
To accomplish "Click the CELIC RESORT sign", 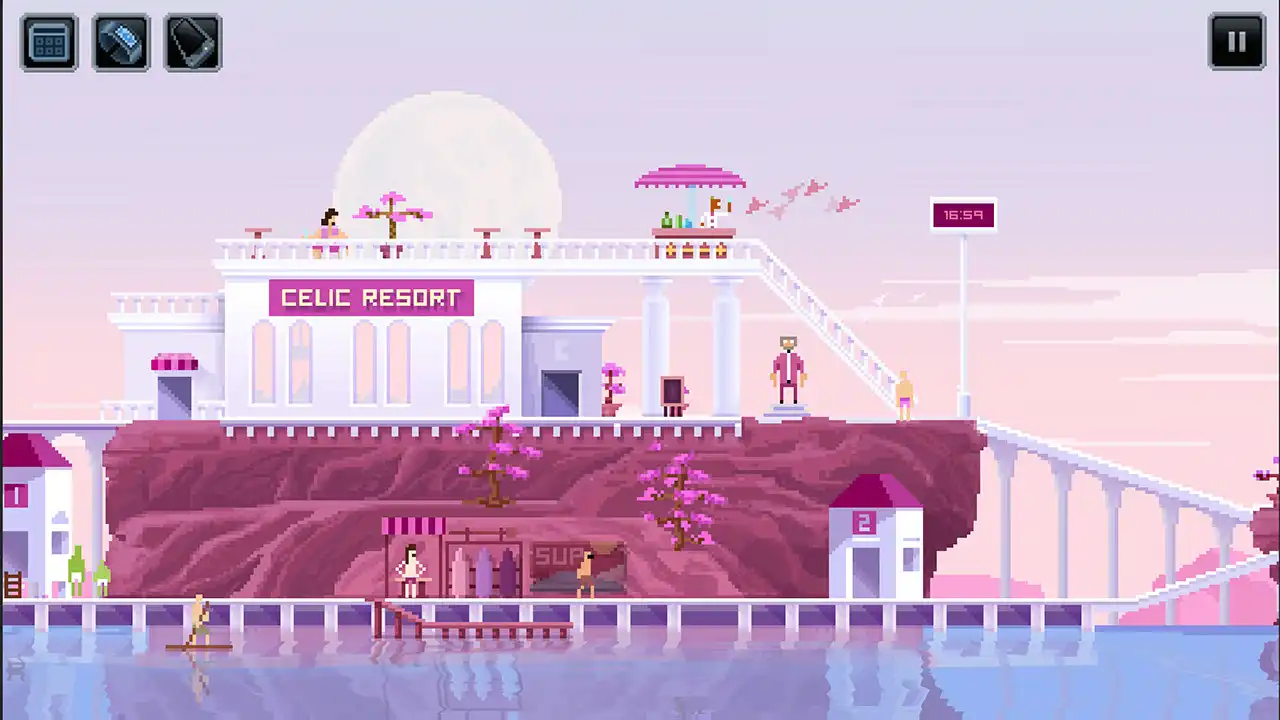I will [371, 297].
